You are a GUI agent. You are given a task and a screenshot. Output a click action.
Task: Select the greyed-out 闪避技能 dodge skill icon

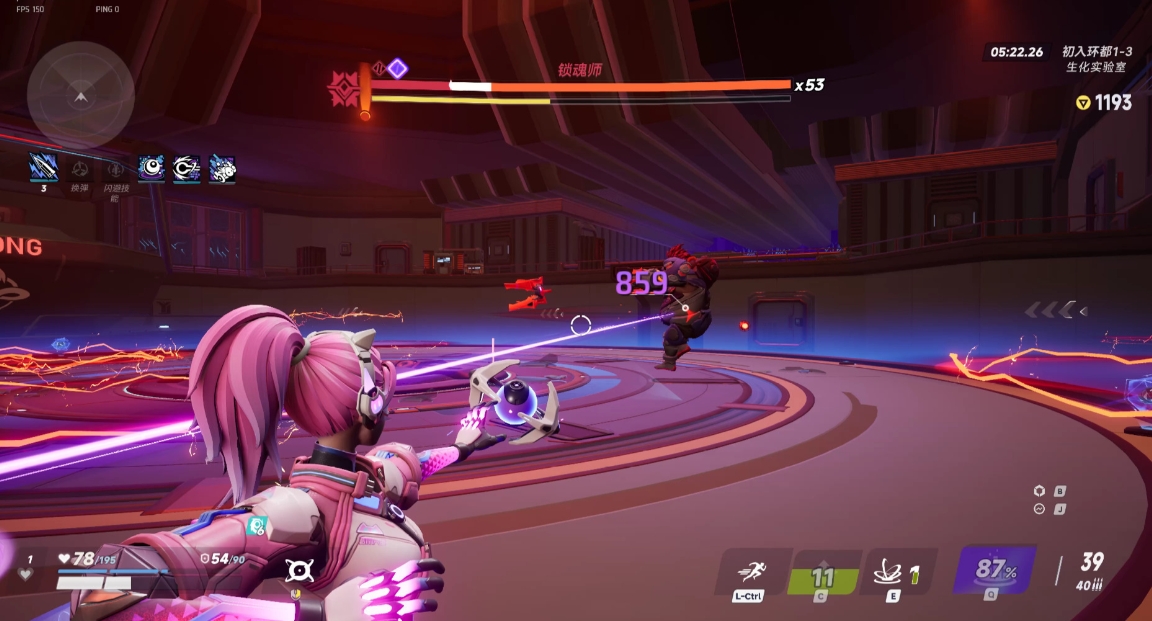114,169
